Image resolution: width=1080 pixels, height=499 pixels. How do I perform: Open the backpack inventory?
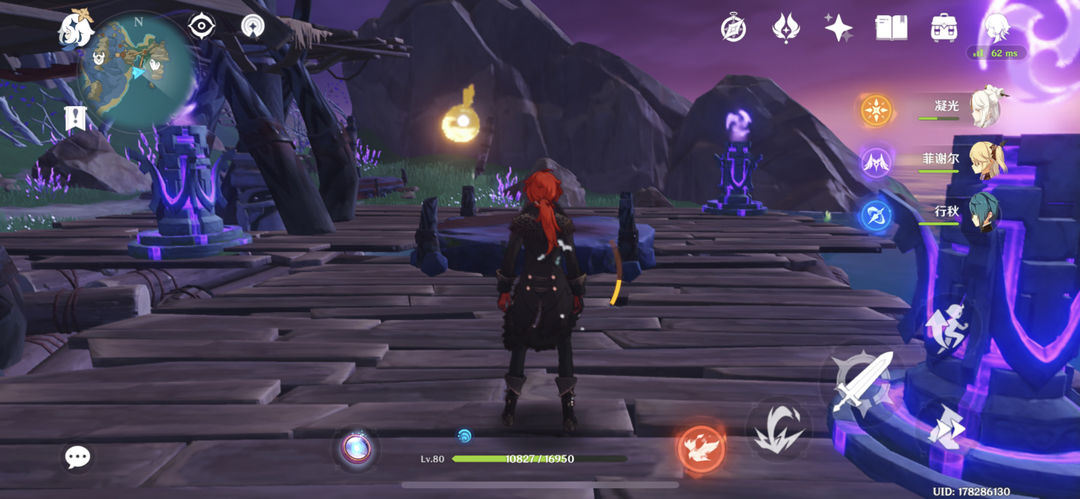coord(943,27)
